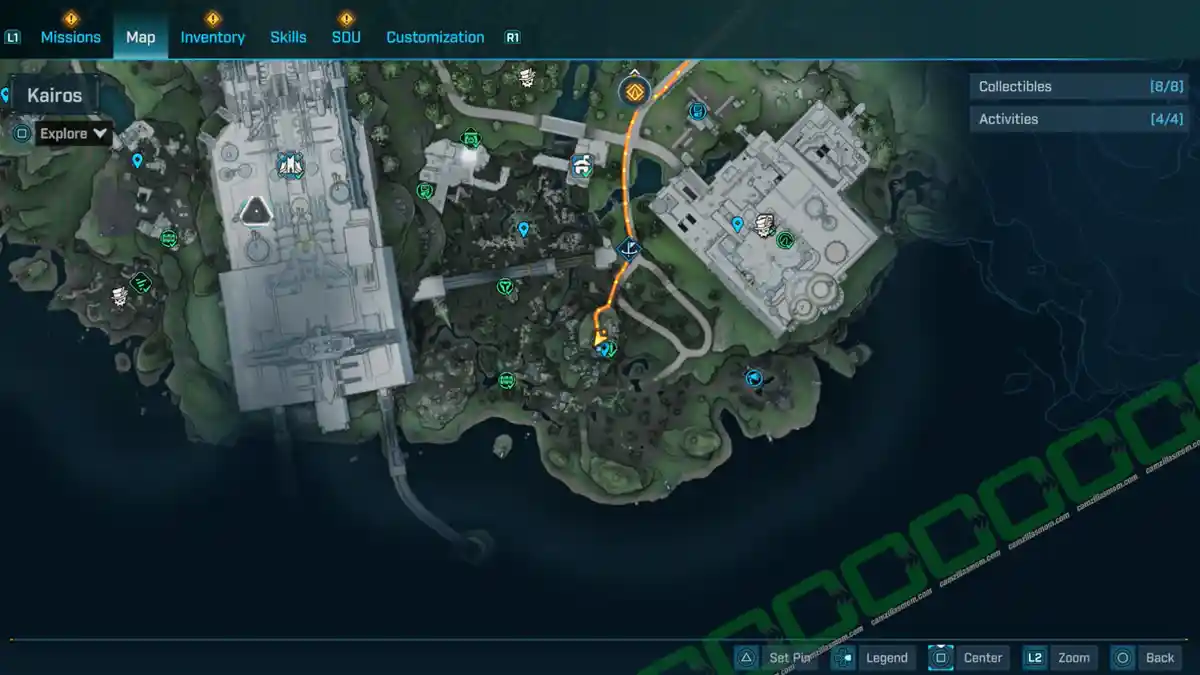This screenshot has width=1200, height=675.
Task: Open the Skills tab
Action: click(288, 37)
